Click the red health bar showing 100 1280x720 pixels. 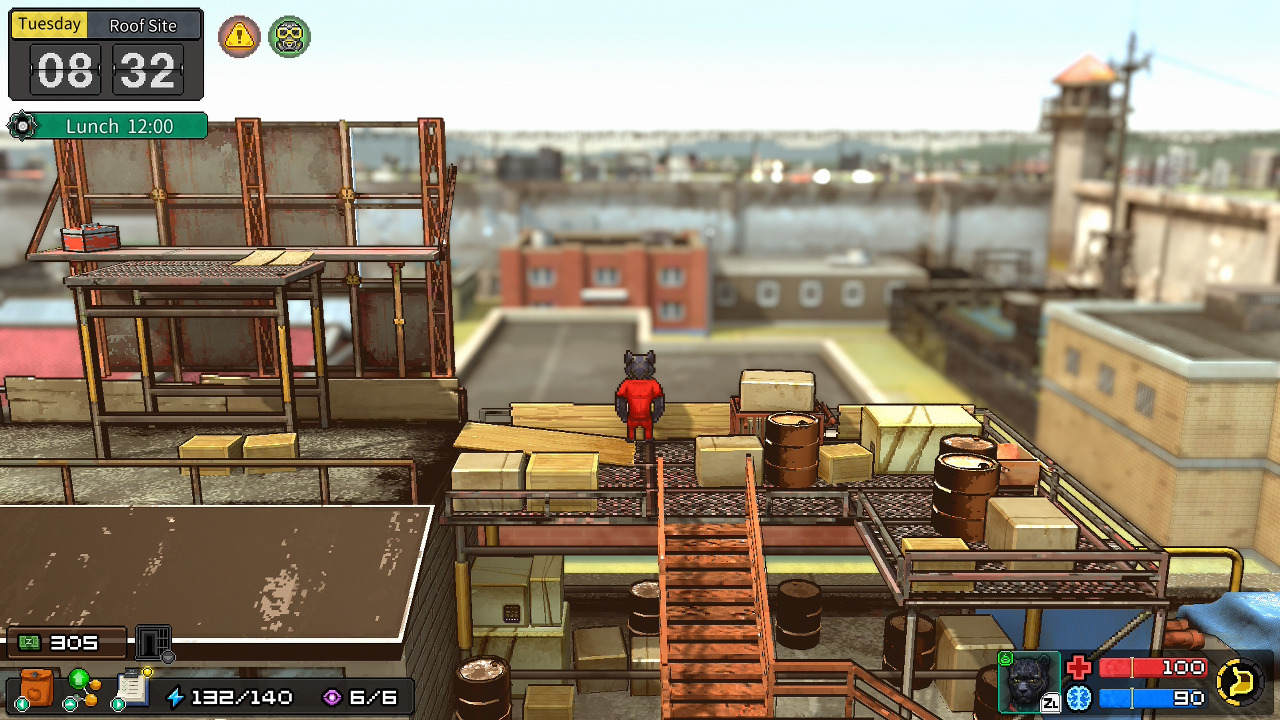1155,667
